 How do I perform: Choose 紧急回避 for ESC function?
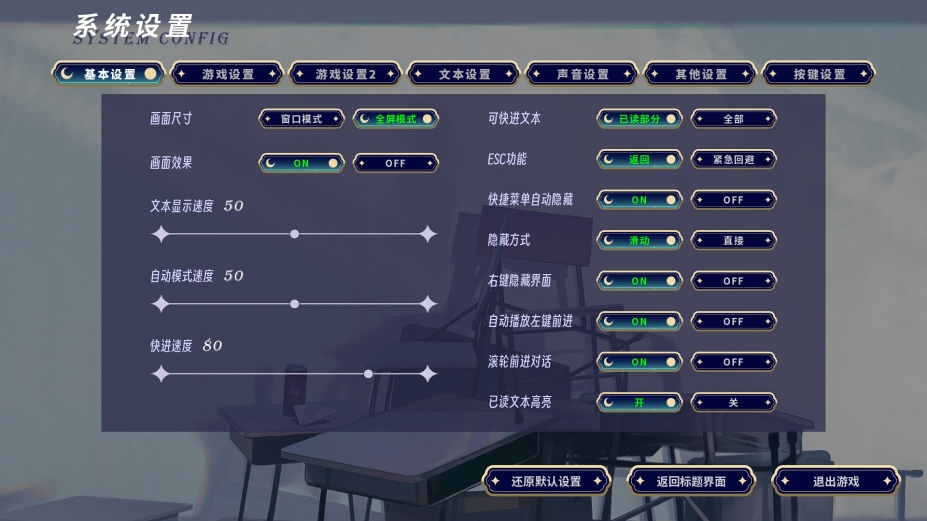pos(733,159)
